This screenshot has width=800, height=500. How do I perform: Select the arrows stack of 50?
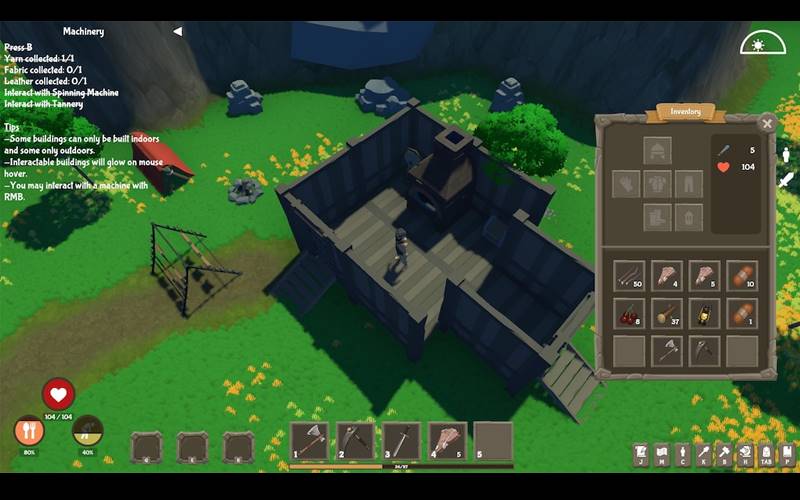coord(629,276)
